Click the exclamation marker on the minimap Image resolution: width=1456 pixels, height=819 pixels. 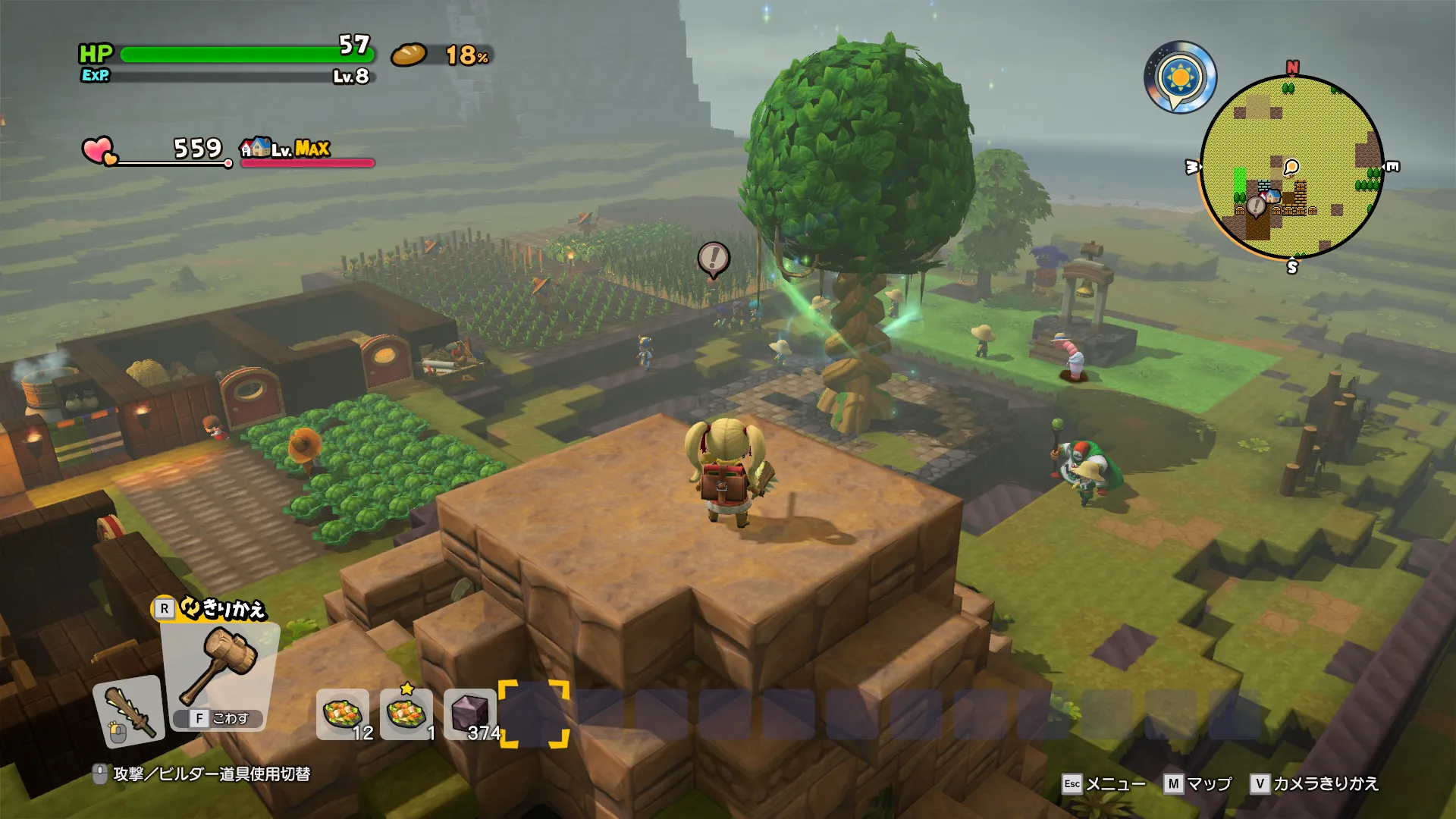(x=1256, y=205)
